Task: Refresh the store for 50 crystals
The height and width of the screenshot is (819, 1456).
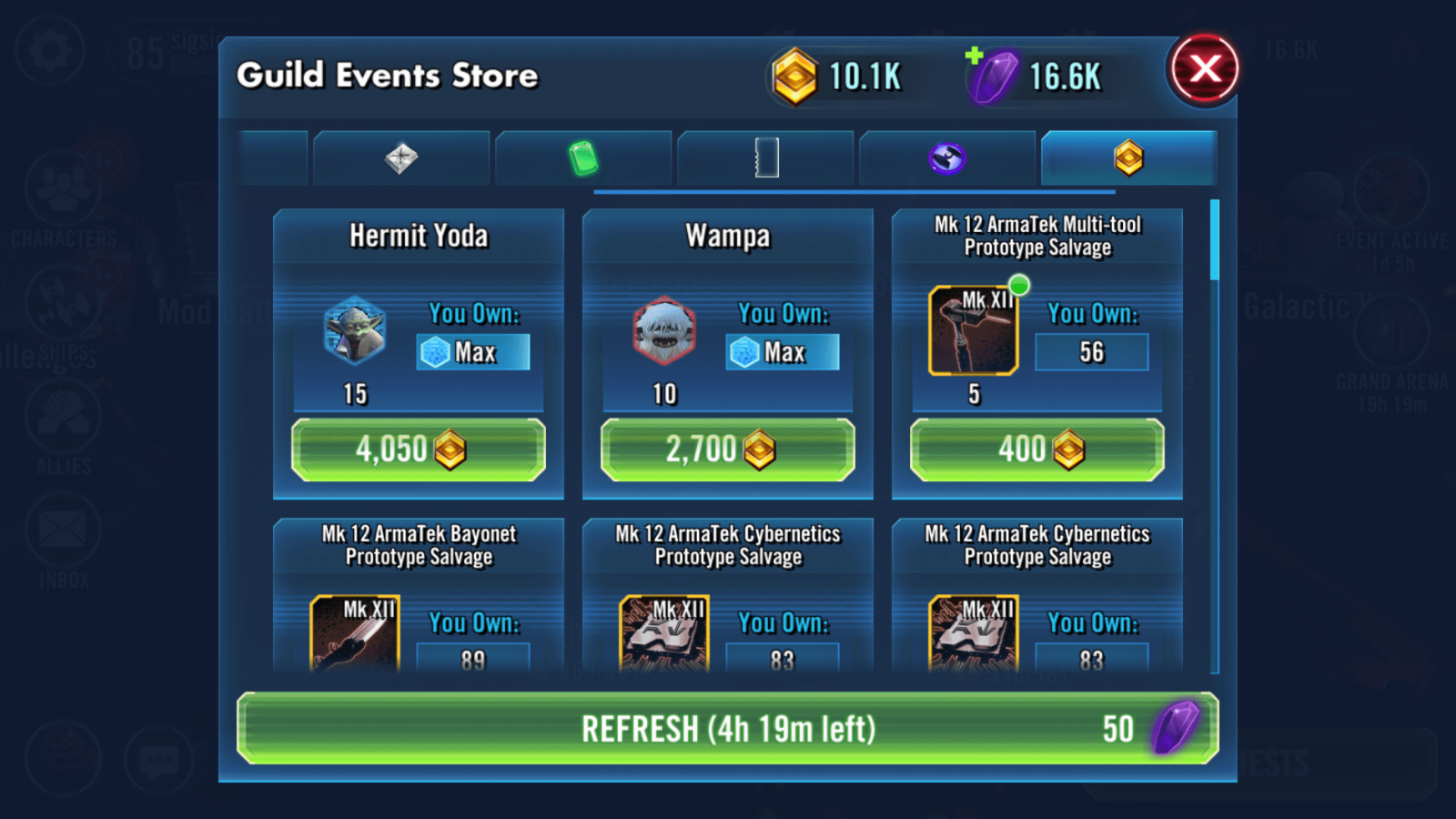Action: 727,728
